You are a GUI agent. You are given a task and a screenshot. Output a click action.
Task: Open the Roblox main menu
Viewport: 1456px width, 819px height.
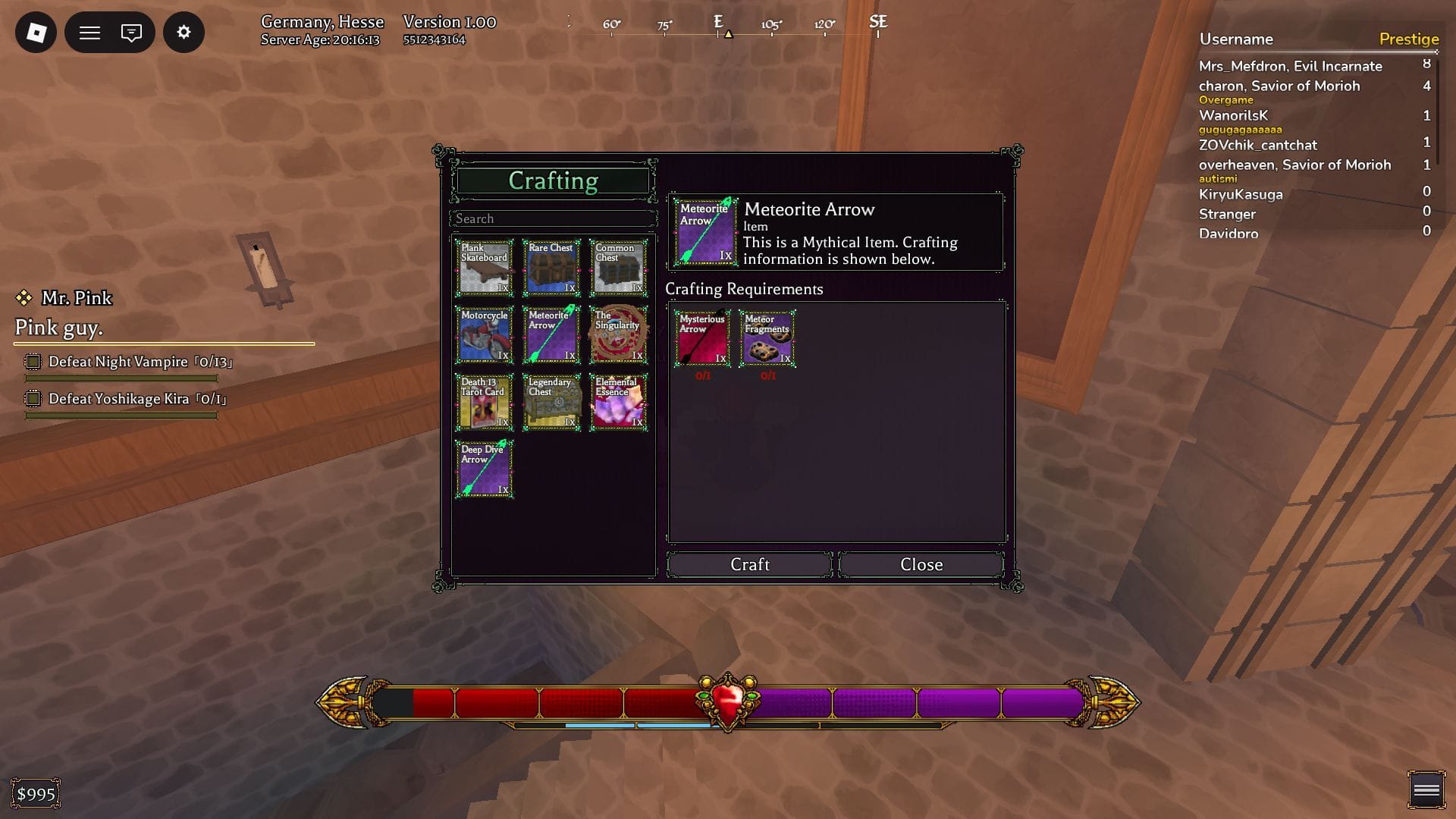point(36,33)
